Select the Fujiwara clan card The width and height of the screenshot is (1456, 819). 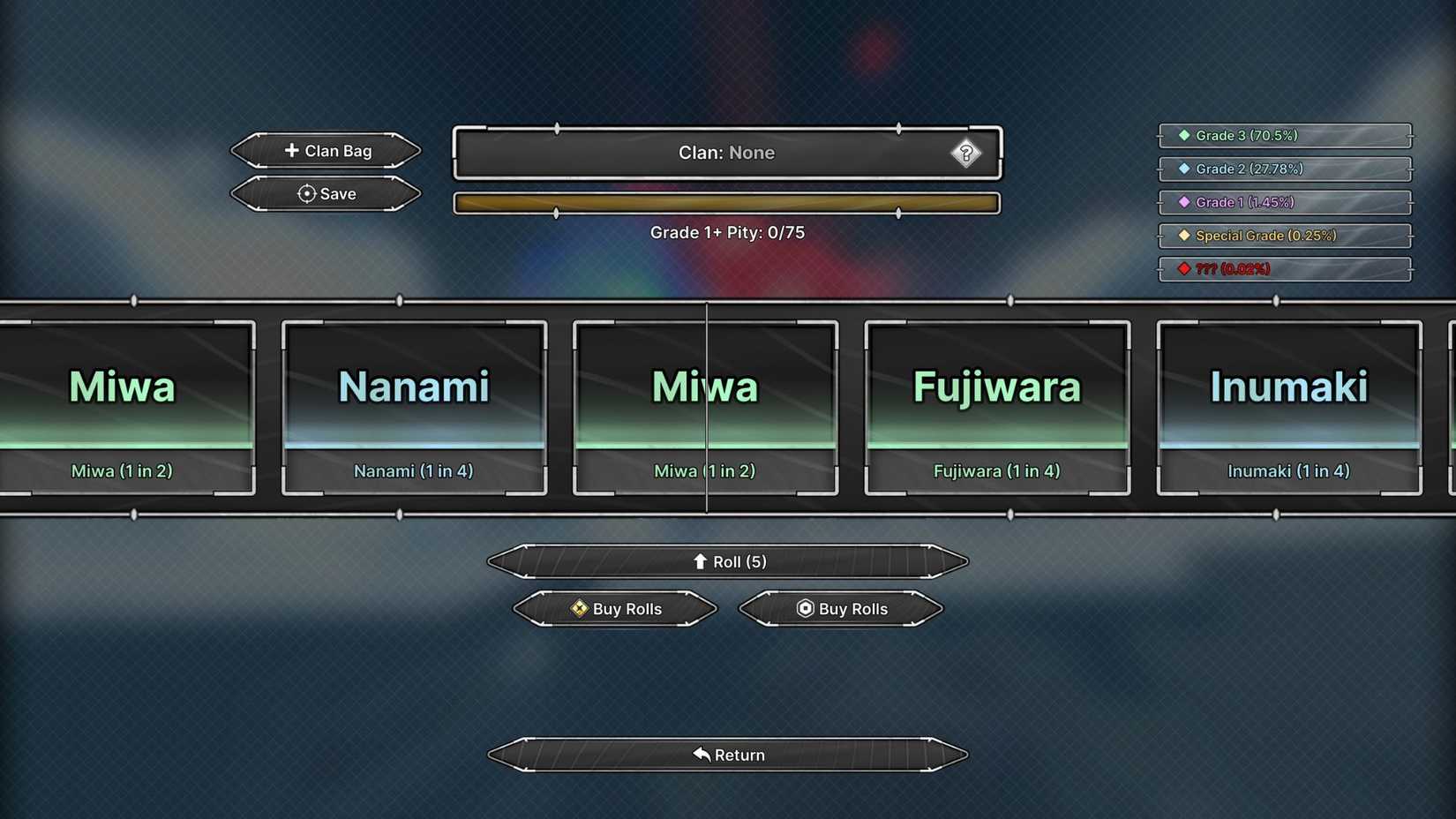[x=997, y=408]
